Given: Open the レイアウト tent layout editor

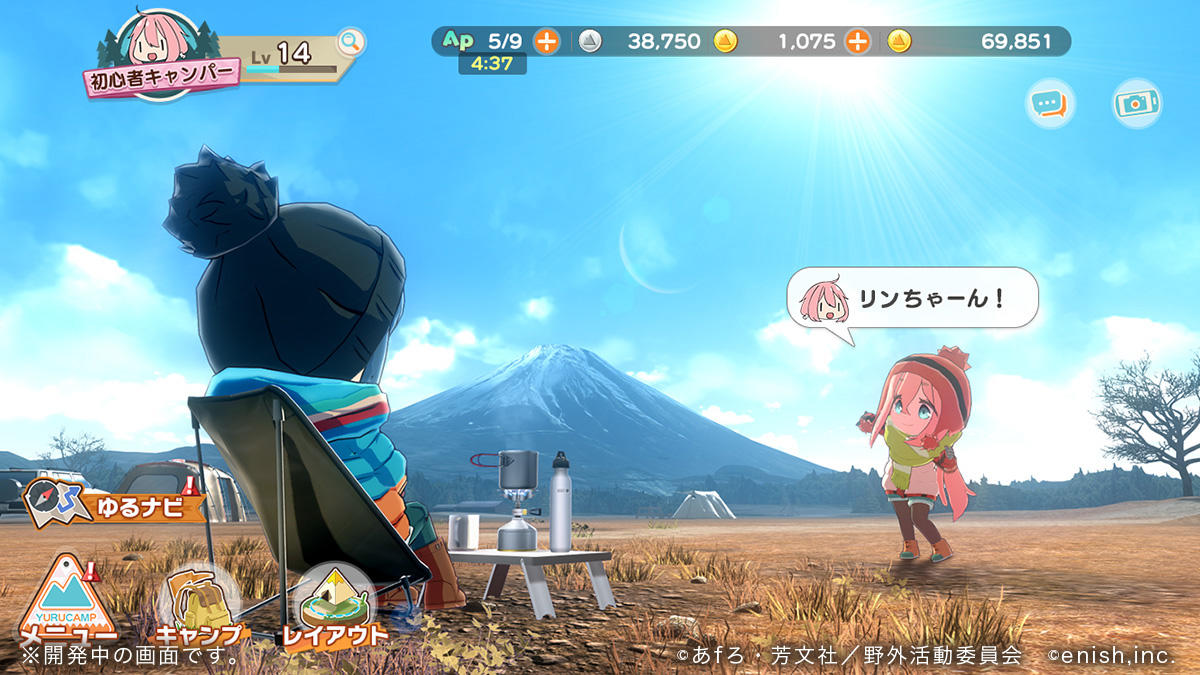Looking at the screenshot, I should click(334, 605).
